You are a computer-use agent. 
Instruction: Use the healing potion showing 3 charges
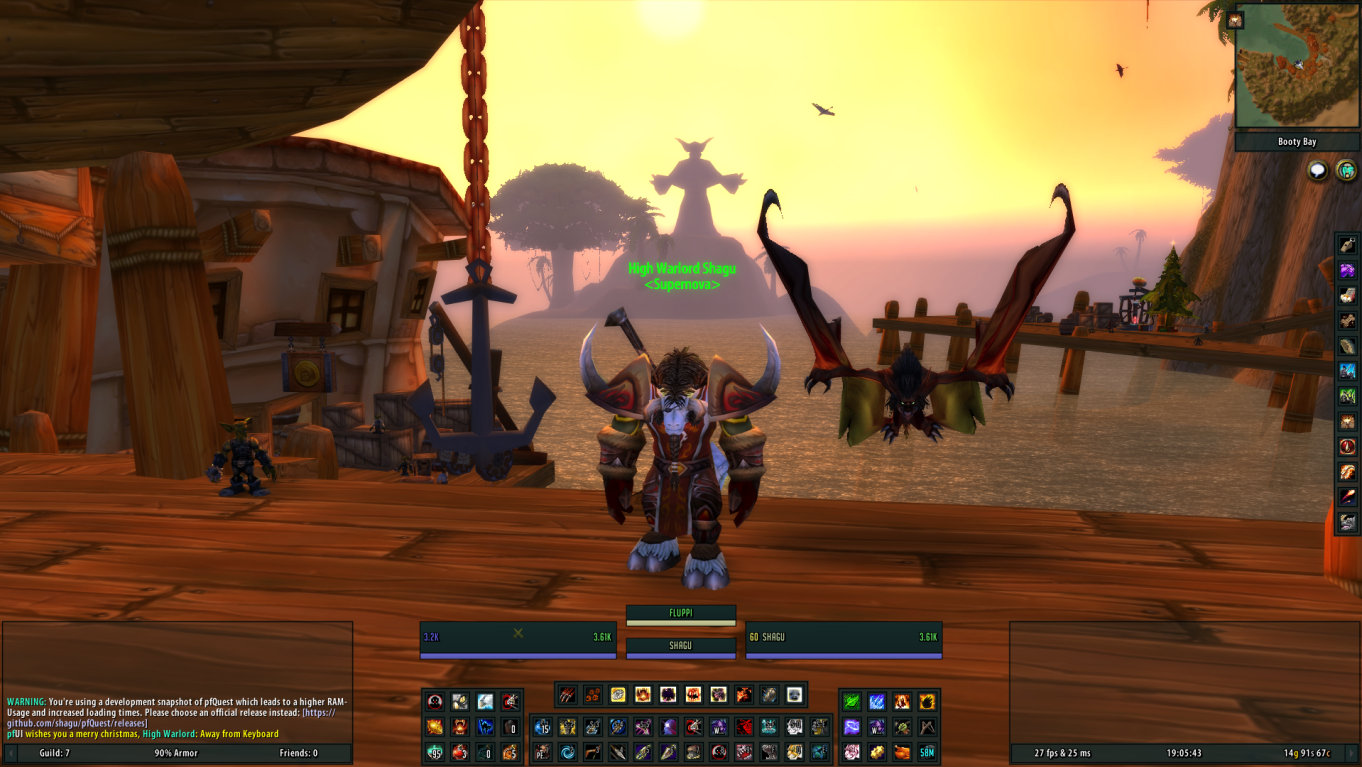(458, 753)
